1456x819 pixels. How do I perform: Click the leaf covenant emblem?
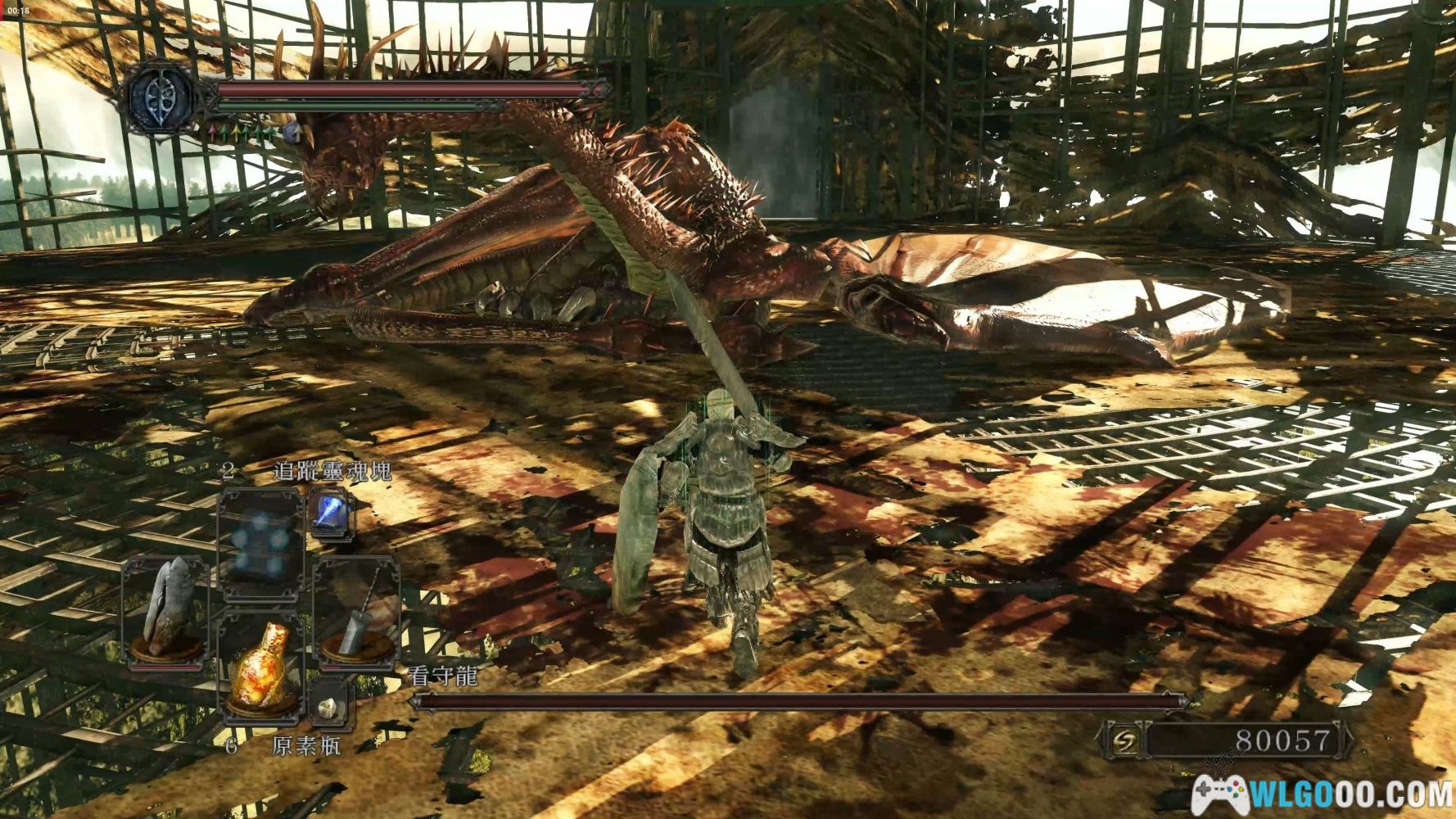161,96
